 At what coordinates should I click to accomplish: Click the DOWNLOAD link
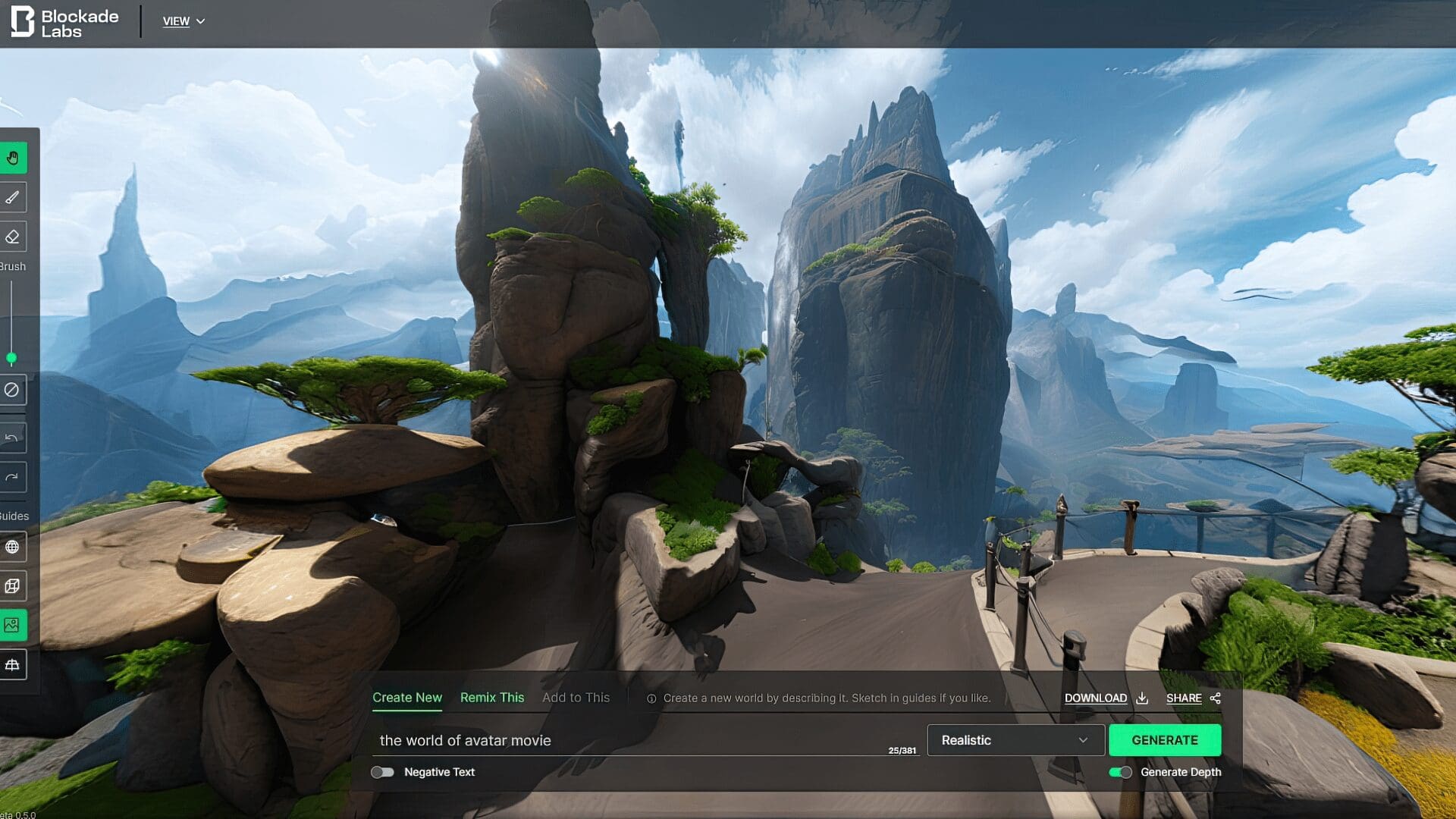point(1096,698)
